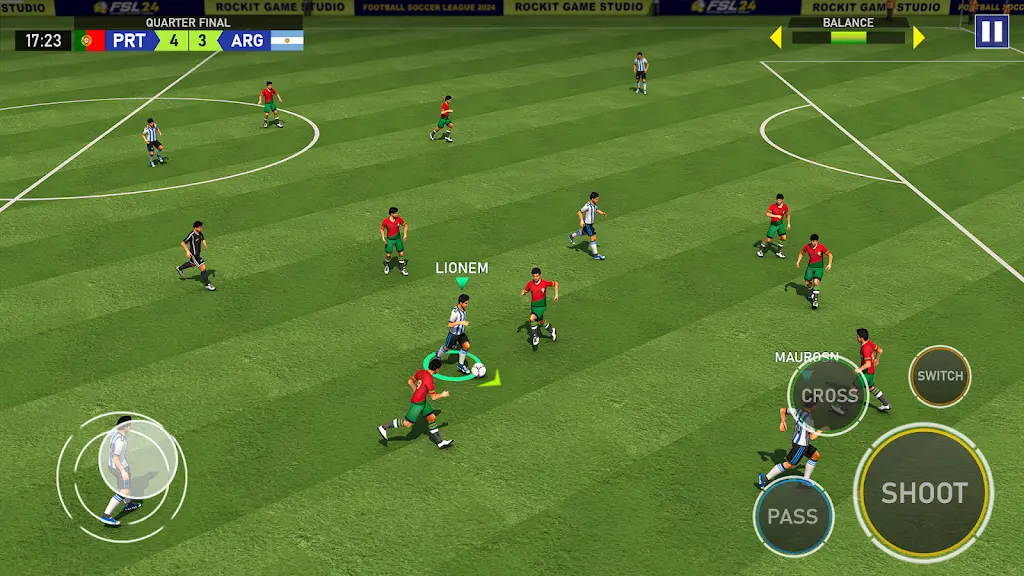Viewport: 1024px width, 576px height.
Task: Click the left yellow Balance arrow
Action: (775, 38)
